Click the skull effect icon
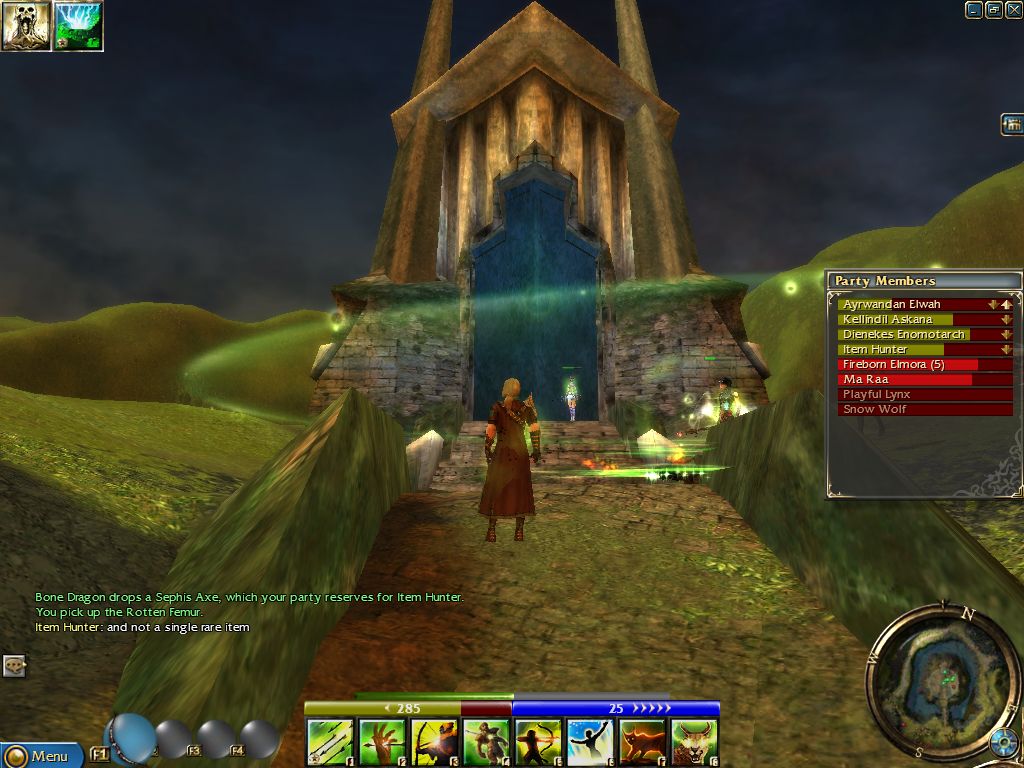 tap(26, 26)
